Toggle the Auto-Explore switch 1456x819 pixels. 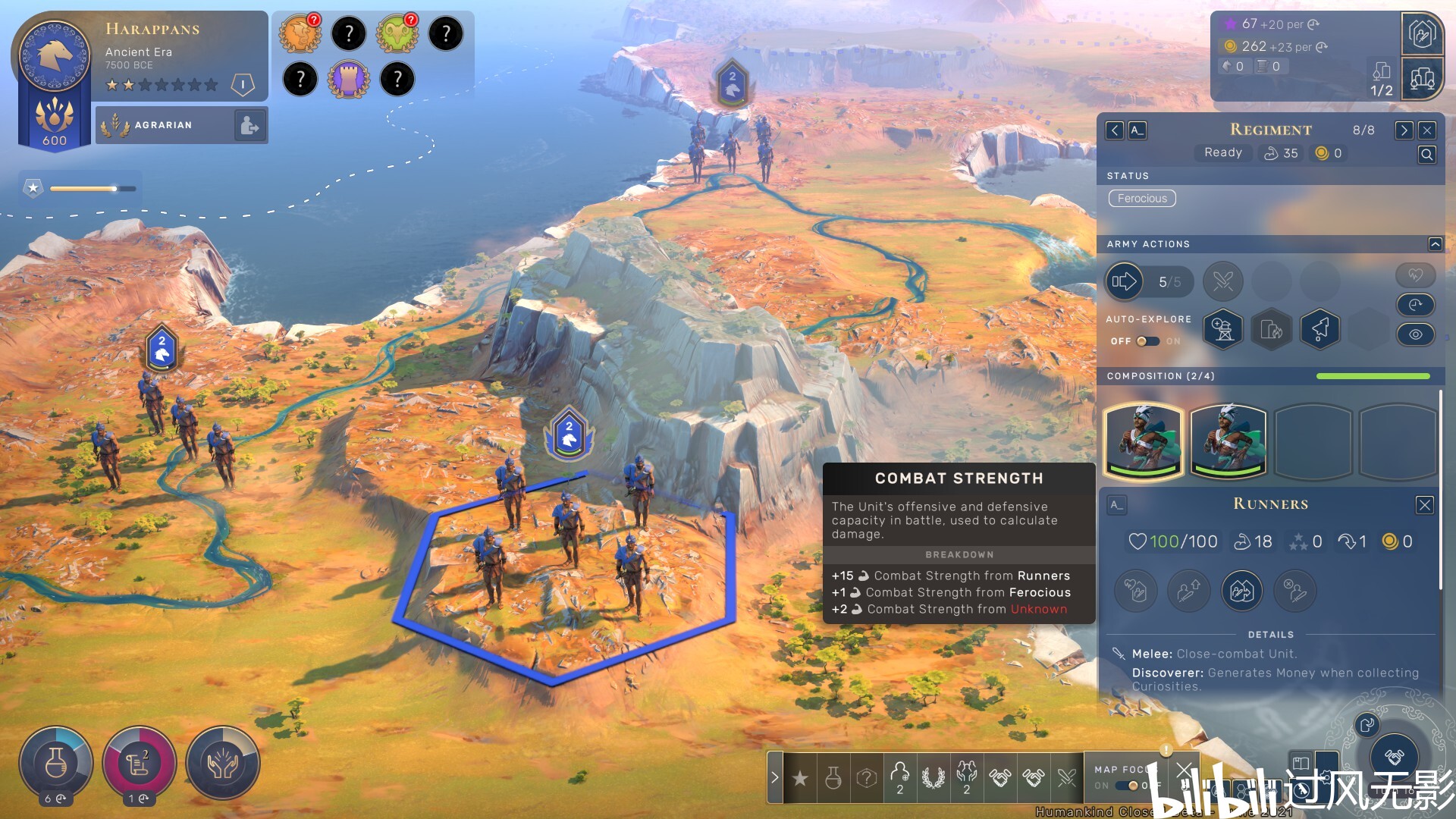click(x=1147, y=341)
